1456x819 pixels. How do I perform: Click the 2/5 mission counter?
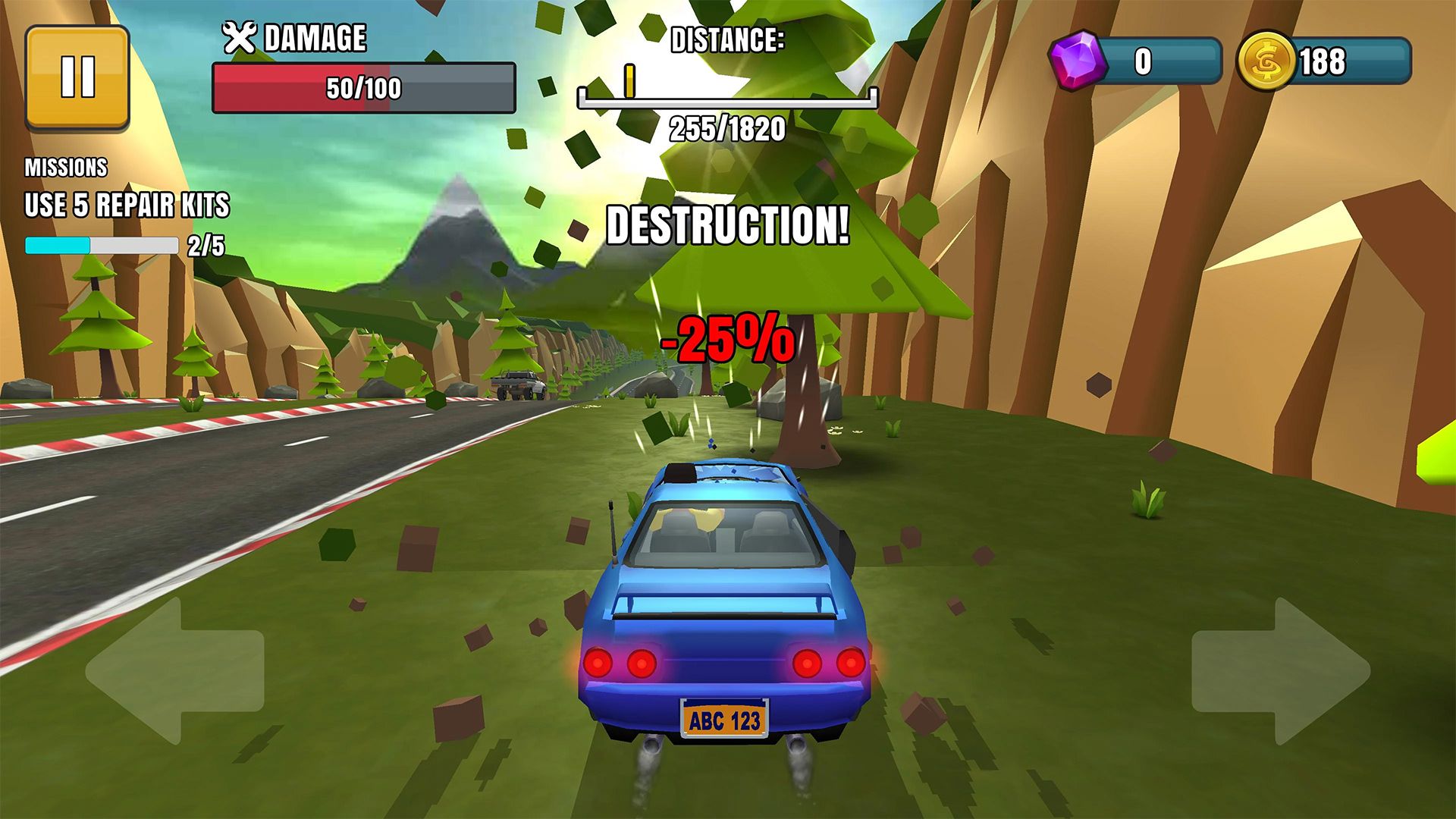(206, 246)
